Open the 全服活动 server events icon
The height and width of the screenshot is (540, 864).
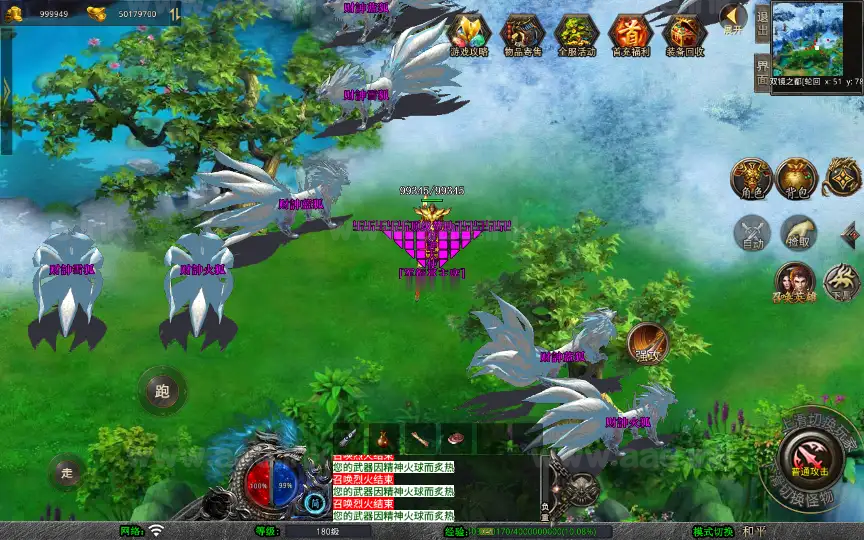[x=576, y=35]
